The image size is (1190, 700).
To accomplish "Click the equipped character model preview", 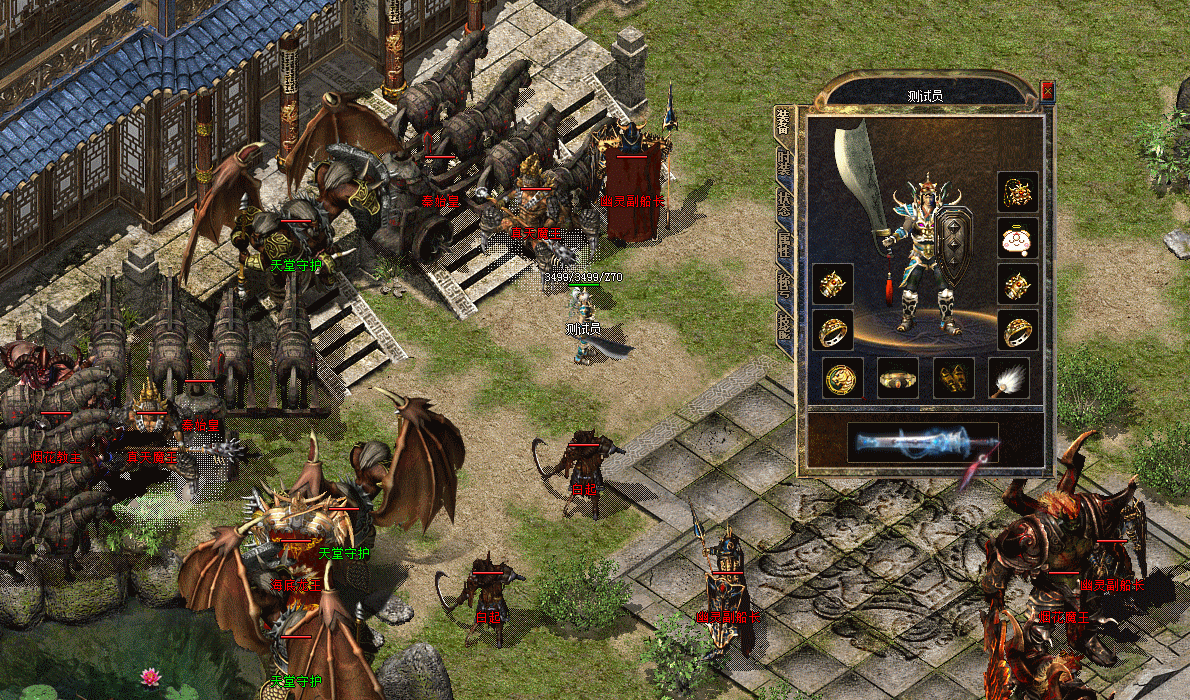I will point(925,255).
